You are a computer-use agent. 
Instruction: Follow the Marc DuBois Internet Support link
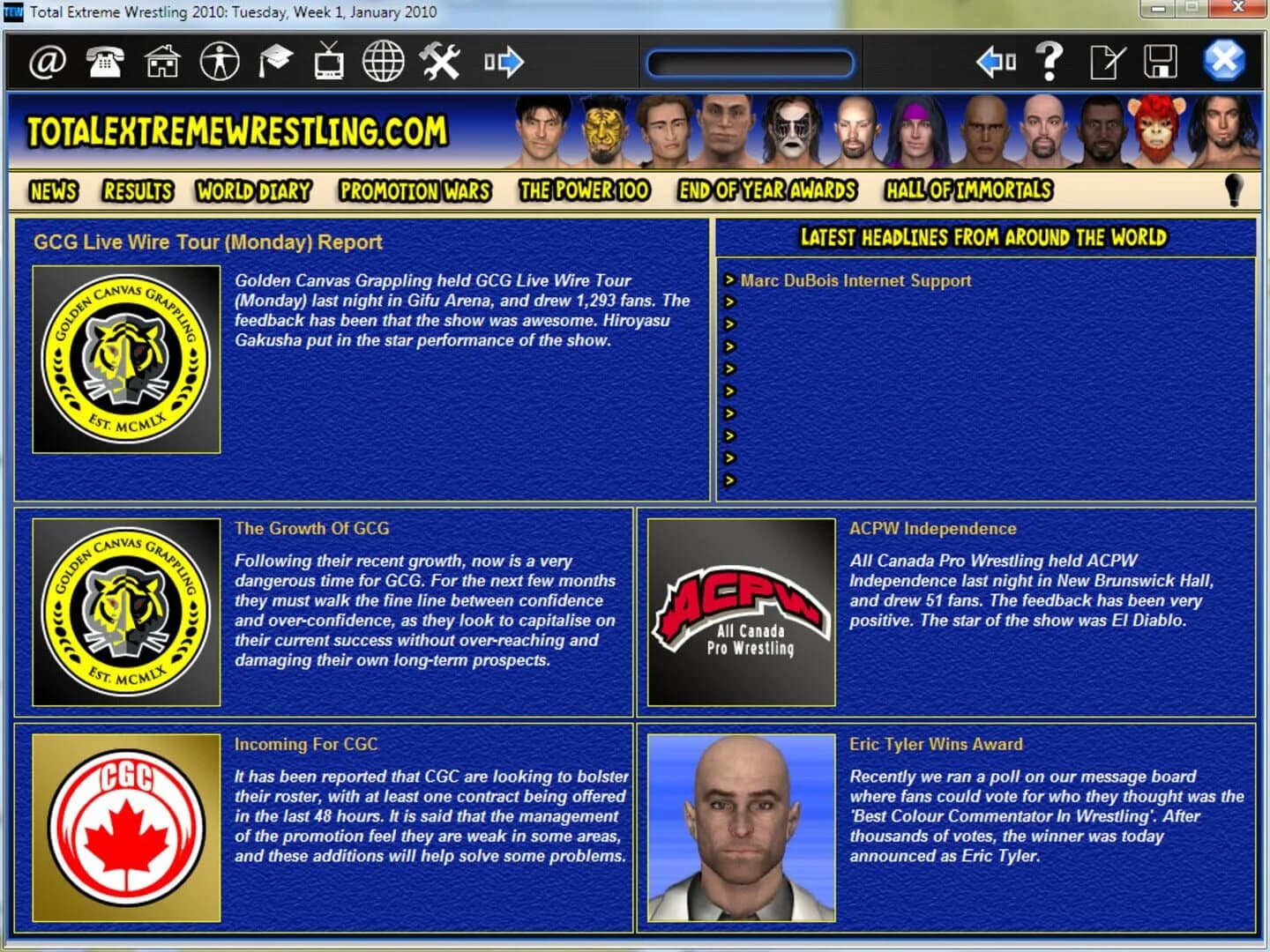click(856, 280)
